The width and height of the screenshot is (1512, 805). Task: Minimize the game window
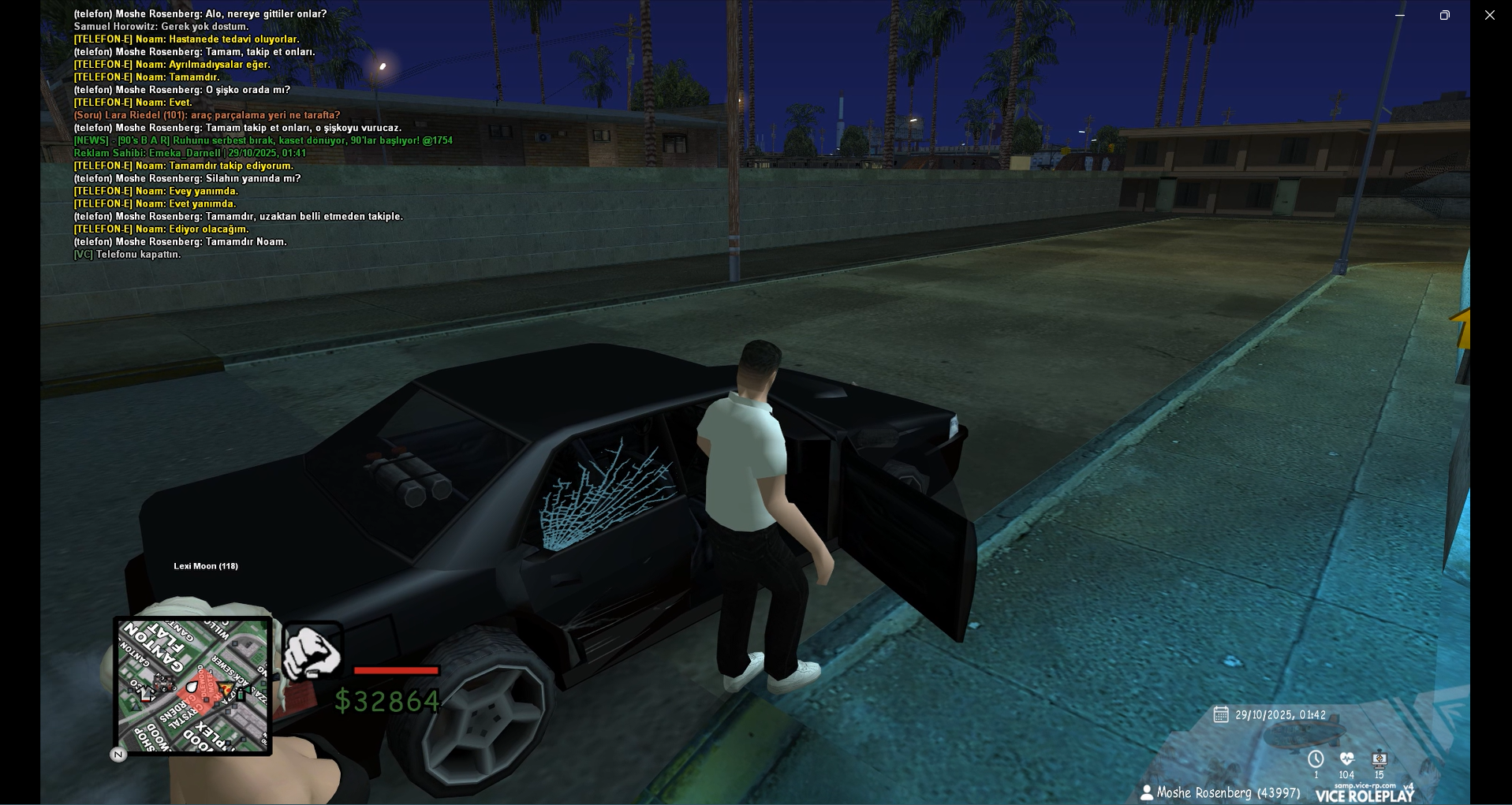[x=1400, y=15]
